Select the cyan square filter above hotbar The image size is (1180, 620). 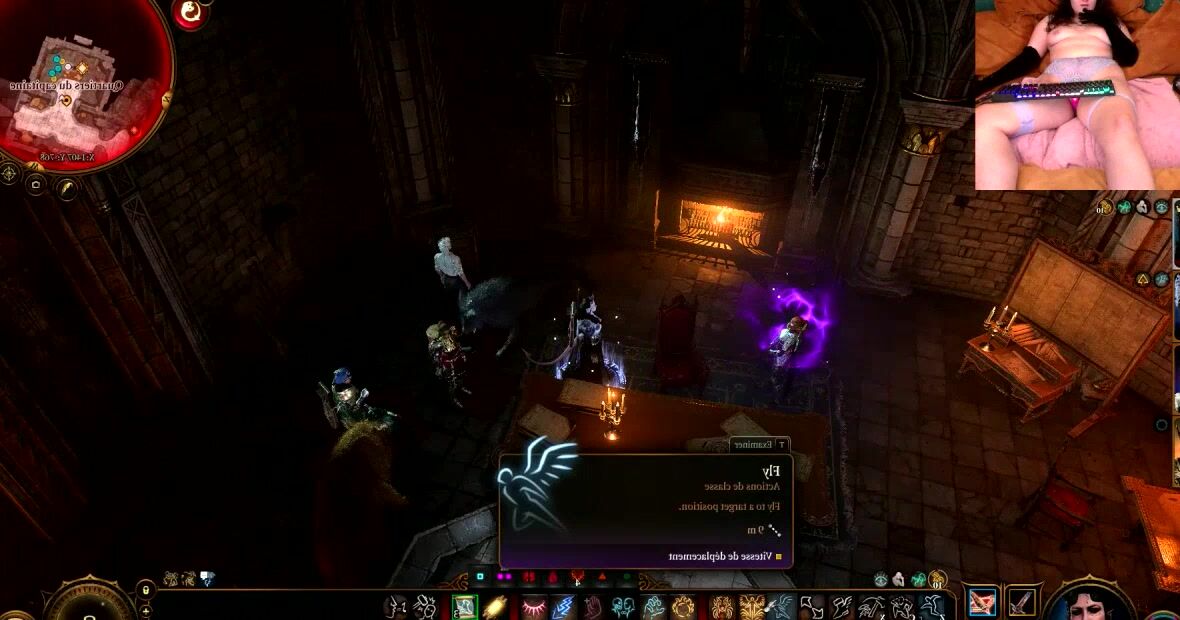click(x=480, y=577)
